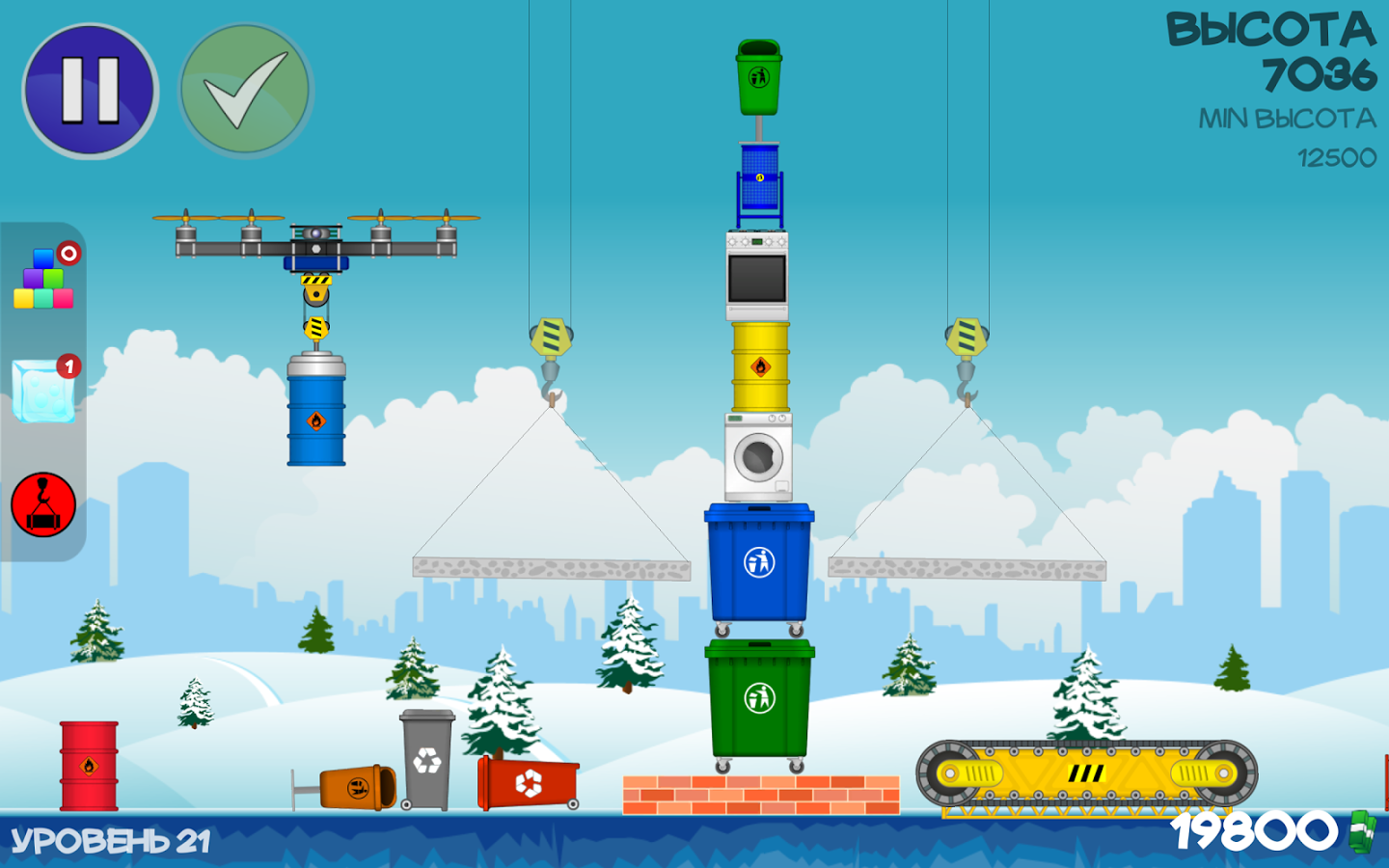Use the ice cube power-up
The height and width of the screenshot is (868, 1389).
pos(43,391)
